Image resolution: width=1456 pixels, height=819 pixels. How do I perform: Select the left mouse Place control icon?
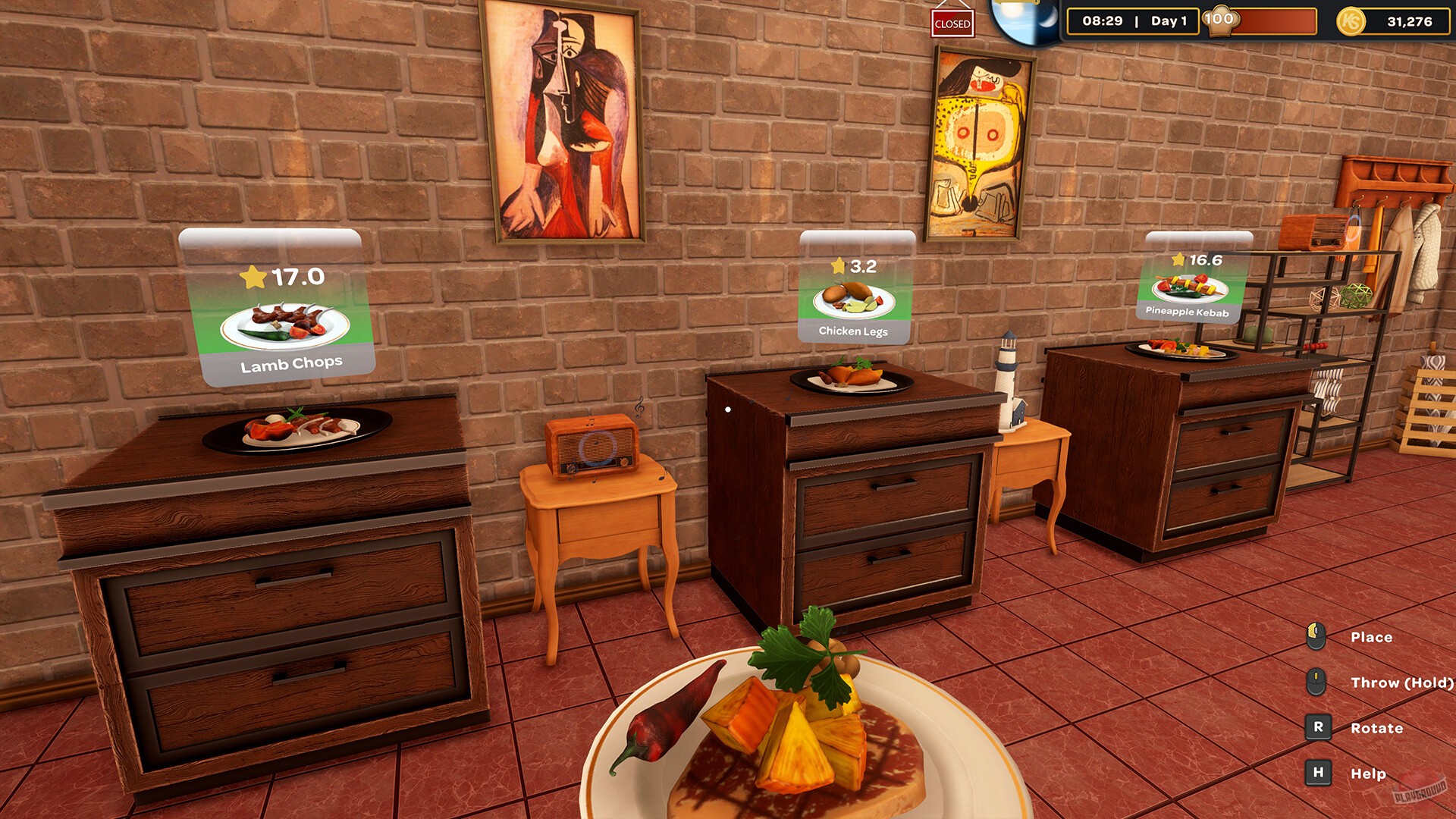[x=1316, y=637]
